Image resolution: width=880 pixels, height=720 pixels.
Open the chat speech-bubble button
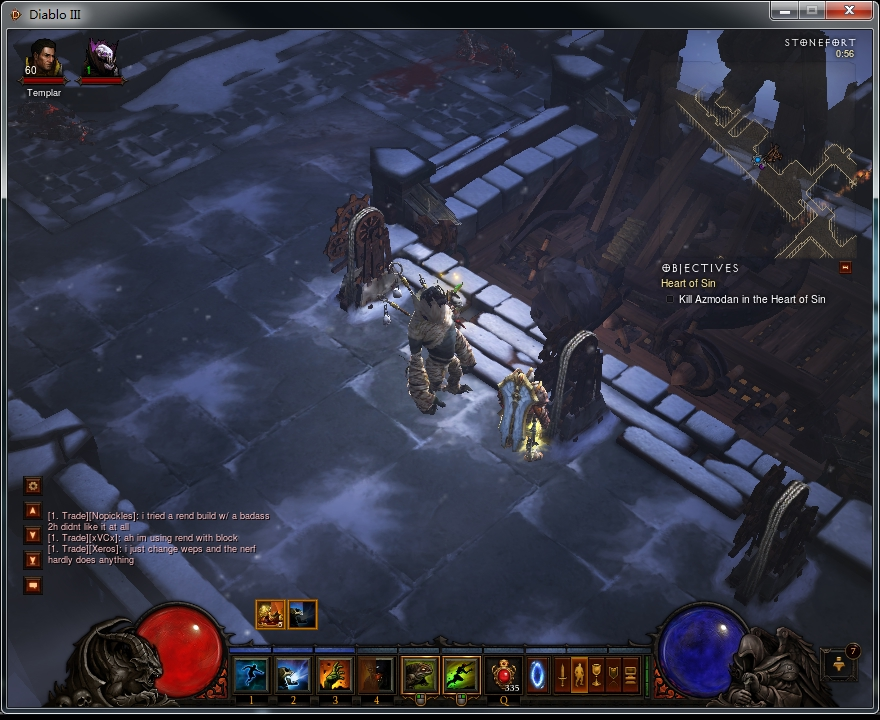(33, 585)
